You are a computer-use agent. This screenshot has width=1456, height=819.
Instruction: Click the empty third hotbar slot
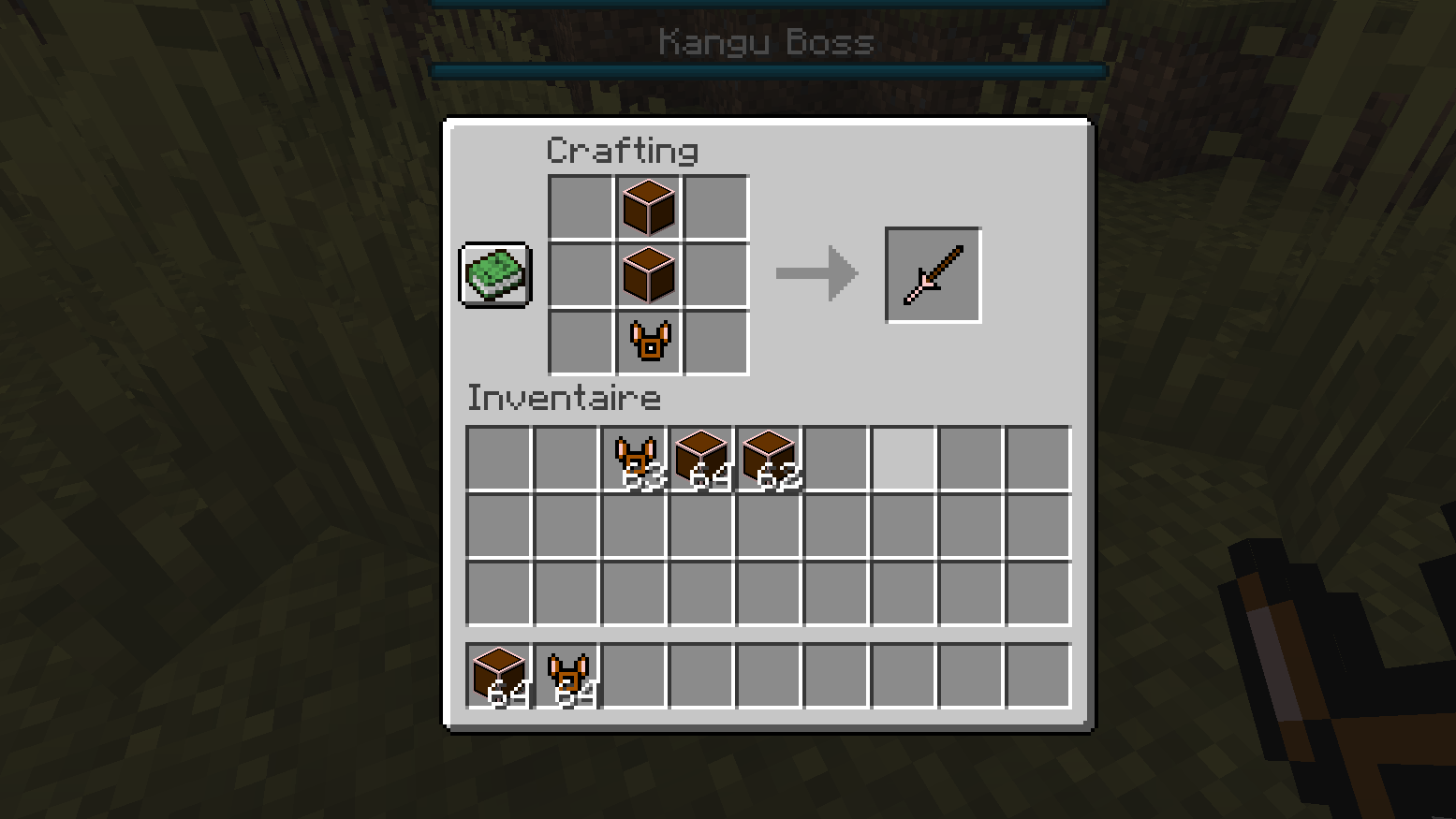point(633,675)
